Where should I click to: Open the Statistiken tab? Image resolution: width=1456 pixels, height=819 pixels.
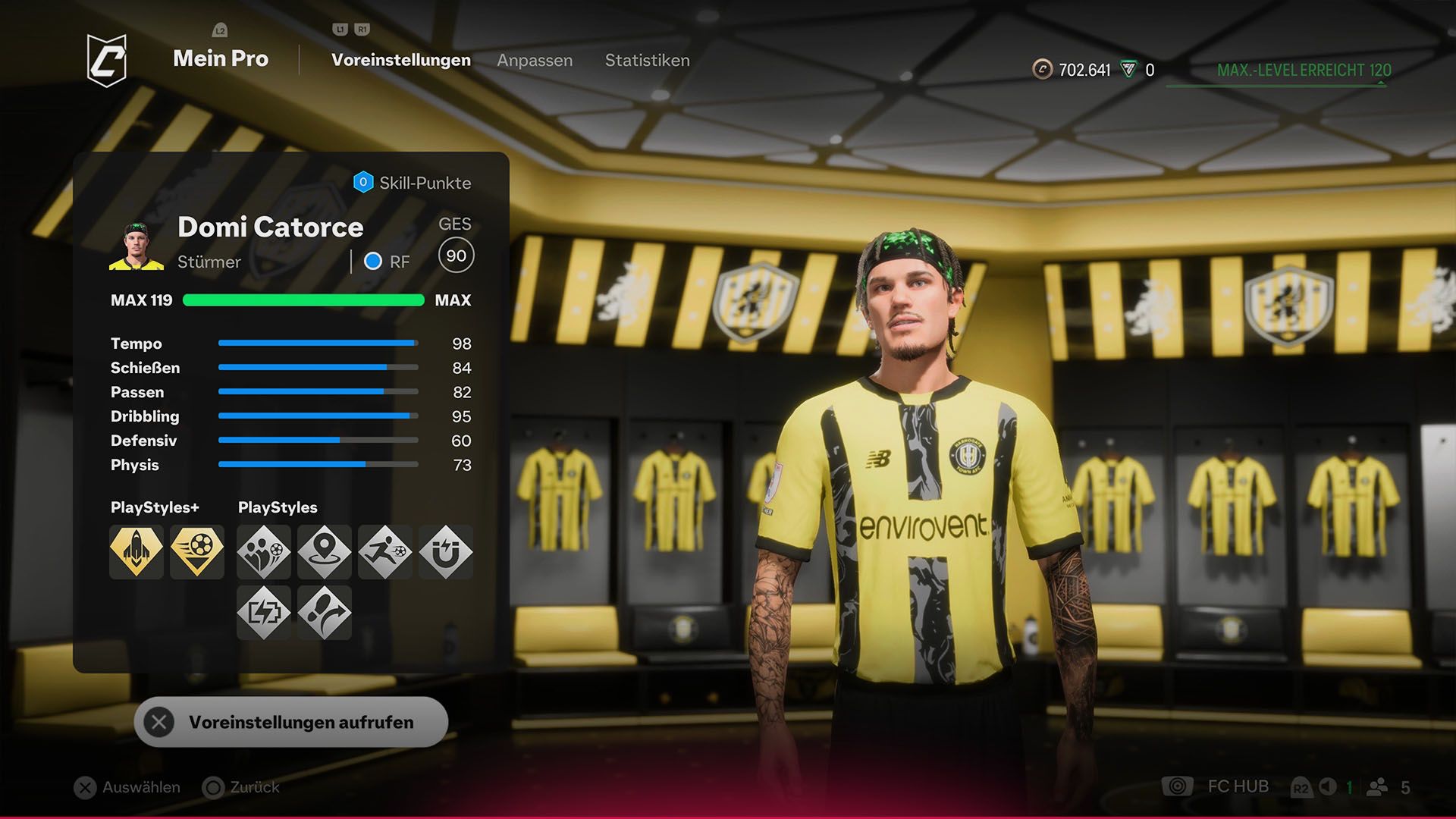647,61
